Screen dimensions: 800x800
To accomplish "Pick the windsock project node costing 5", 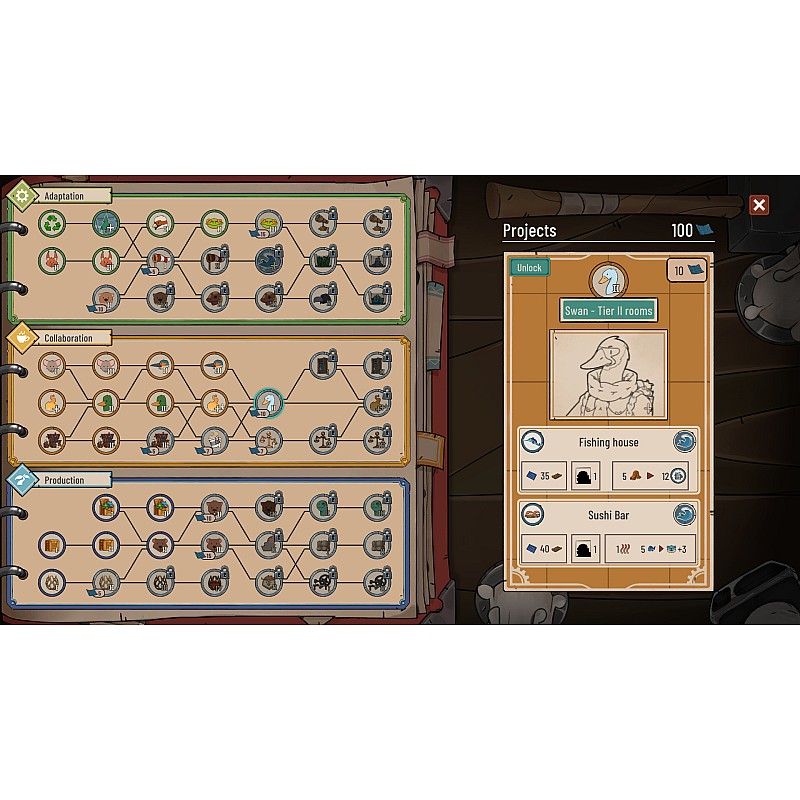I will coord(160,261).
